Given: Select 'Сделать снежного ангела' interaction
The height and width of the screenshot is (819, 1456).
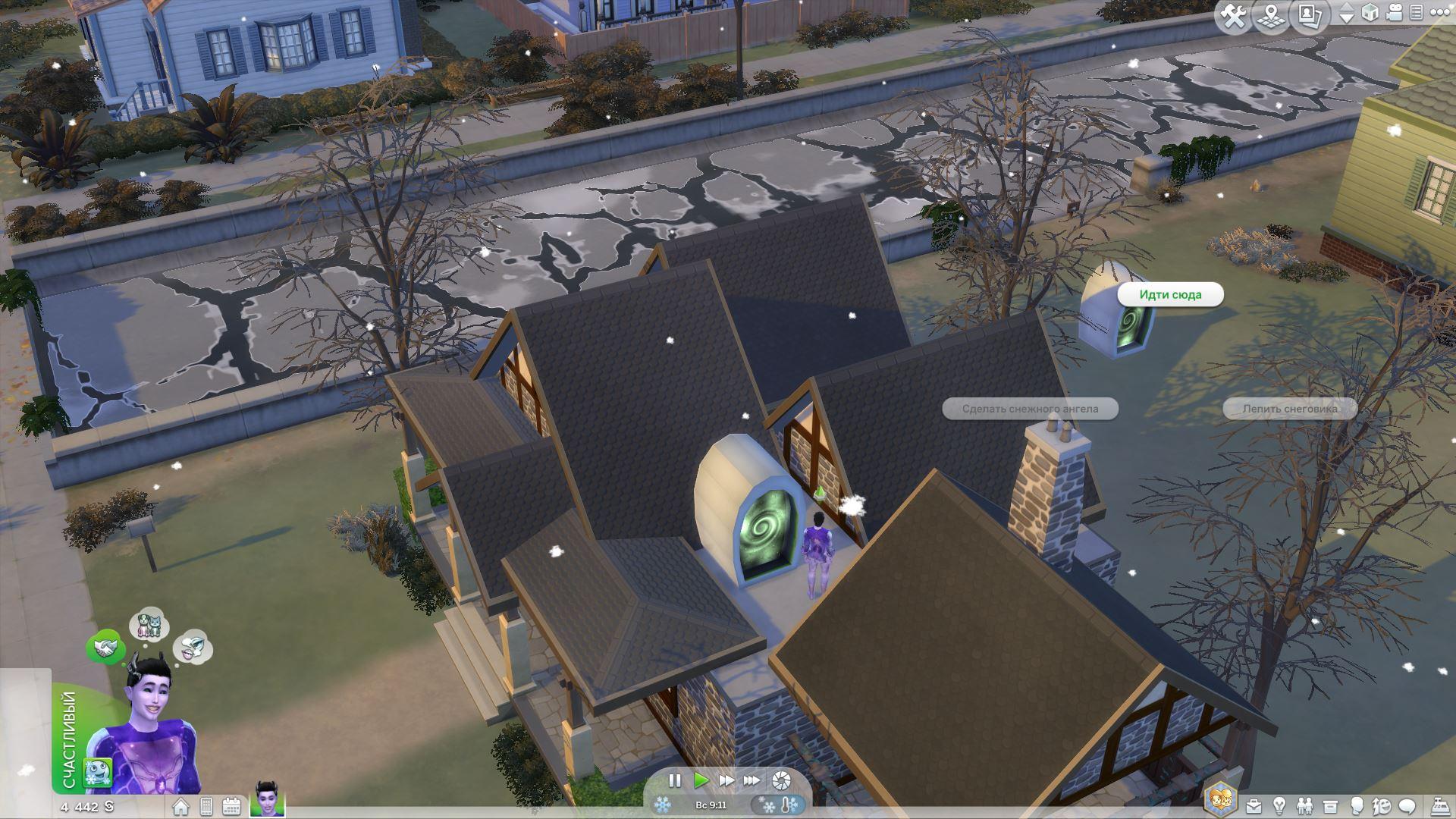Looking at the screenshot, I should [1030, 409].
